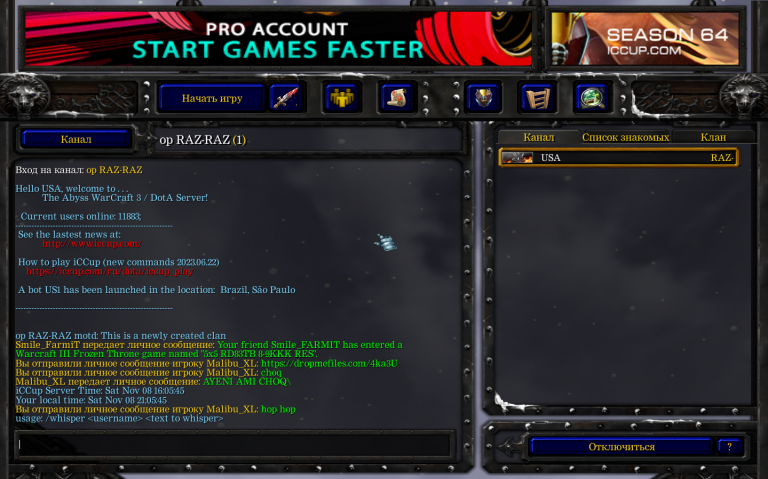Open the ladder rankings icon
This screenshot has height=479, width=768.
click(x=537, y=98)
